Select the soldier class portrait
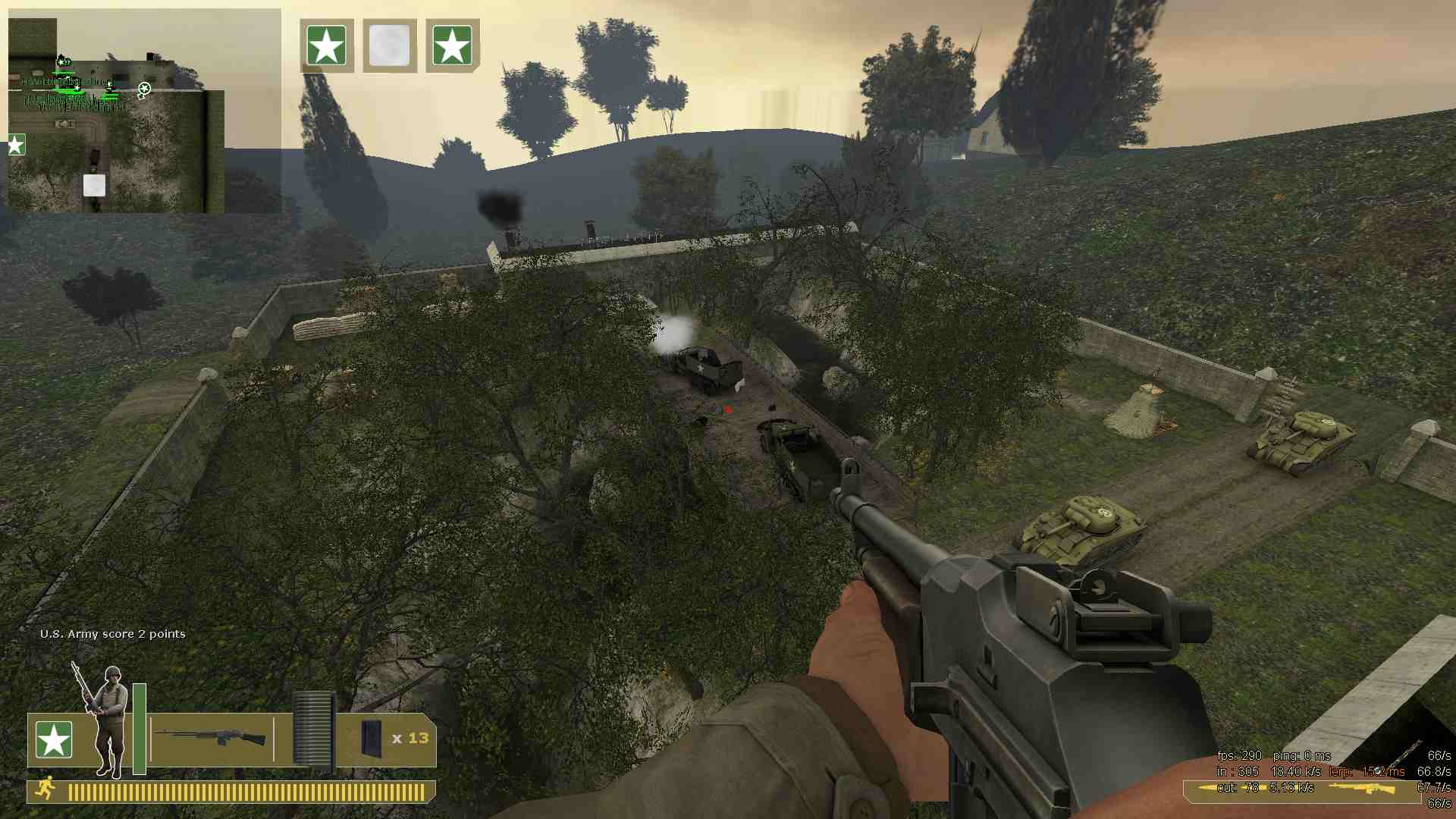This screenshot has width=1456, height=819. 106,720
